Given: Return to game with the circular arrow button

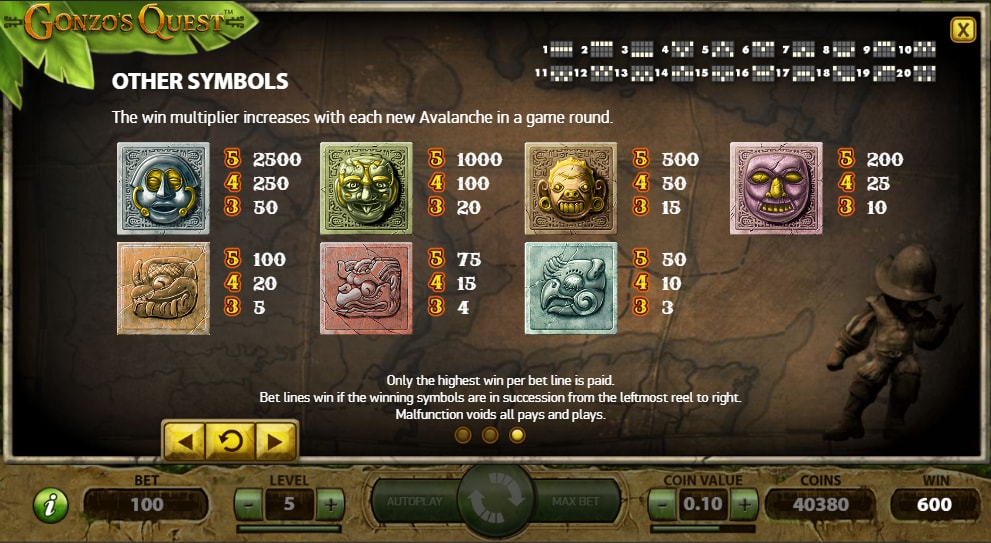Looking at the screenshot, I should pyautogui.click(x=231, y=439).
